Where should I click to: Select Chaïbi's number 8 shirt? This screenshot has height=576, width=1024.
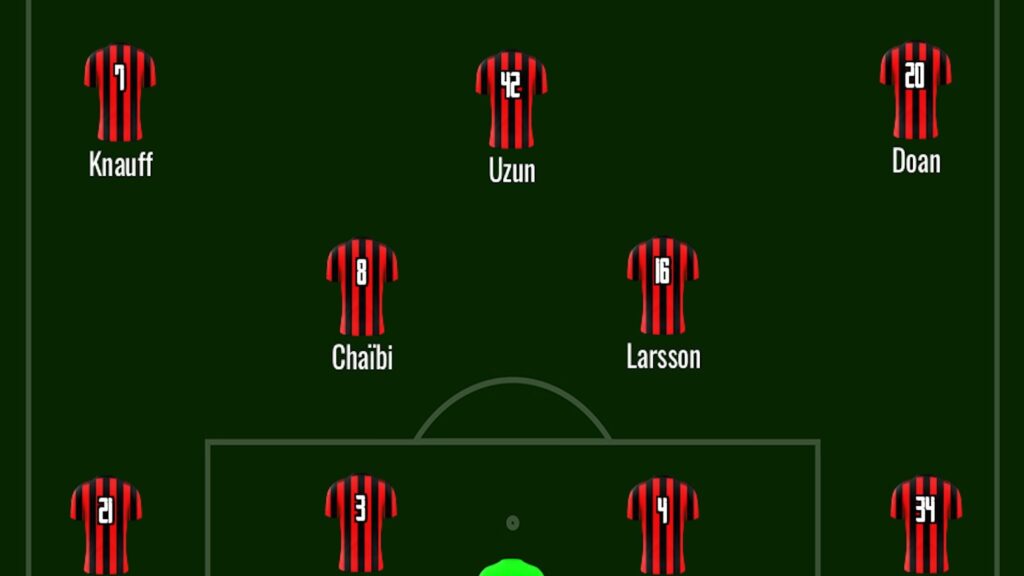[362, 286]
